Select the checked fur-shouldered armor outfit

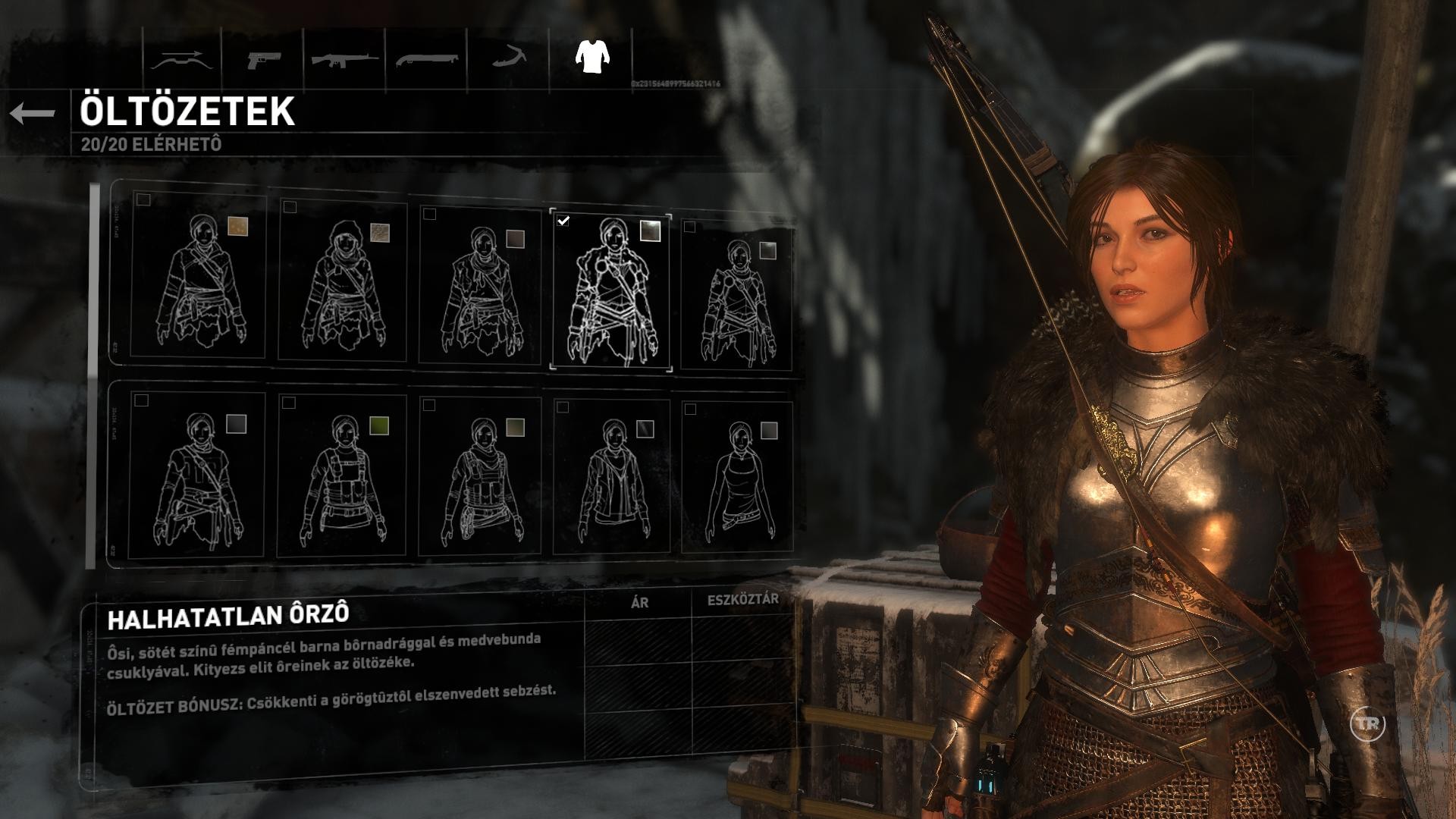611,289
